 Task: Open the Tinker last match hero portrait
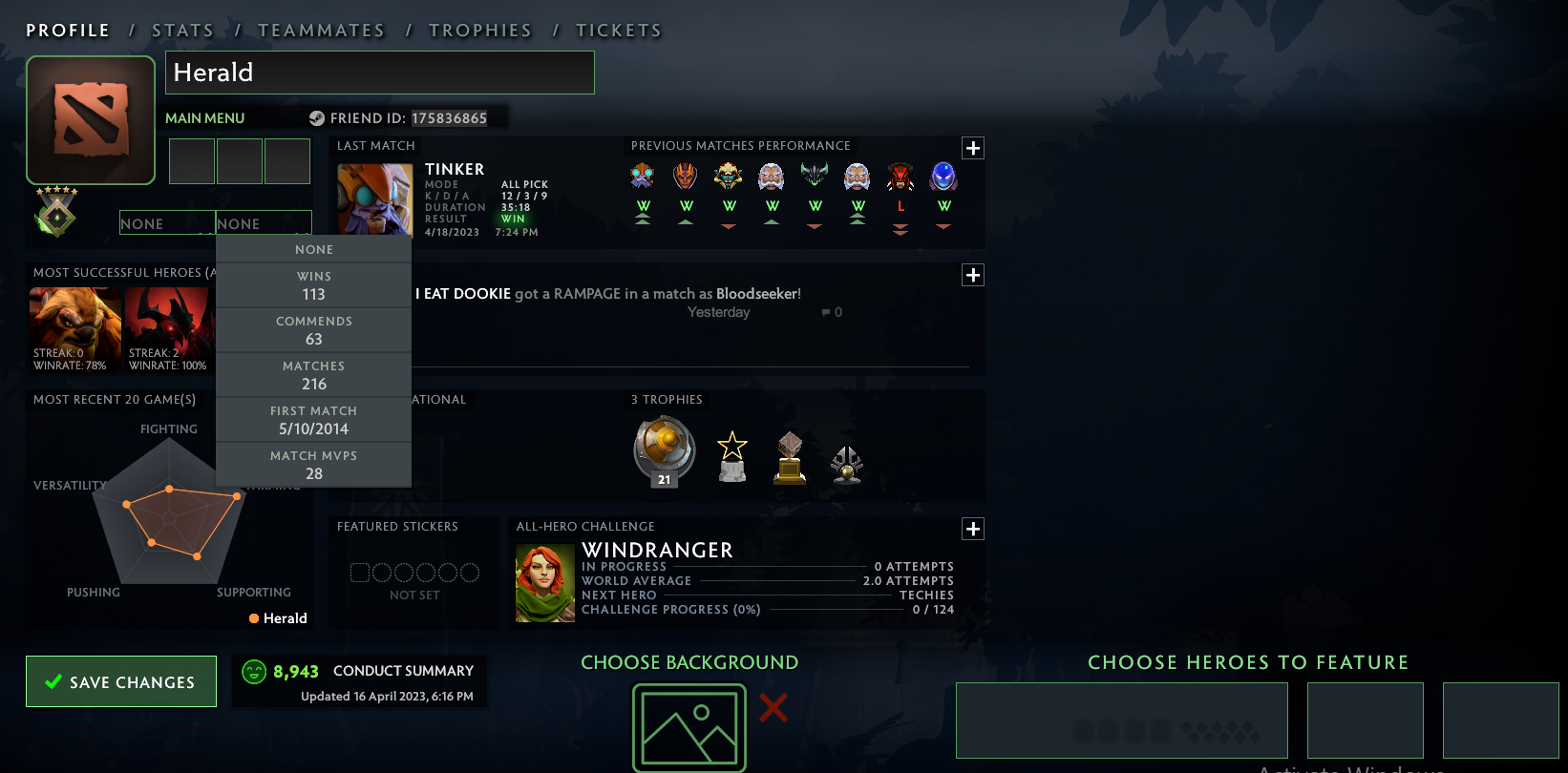tap(373, 198)
